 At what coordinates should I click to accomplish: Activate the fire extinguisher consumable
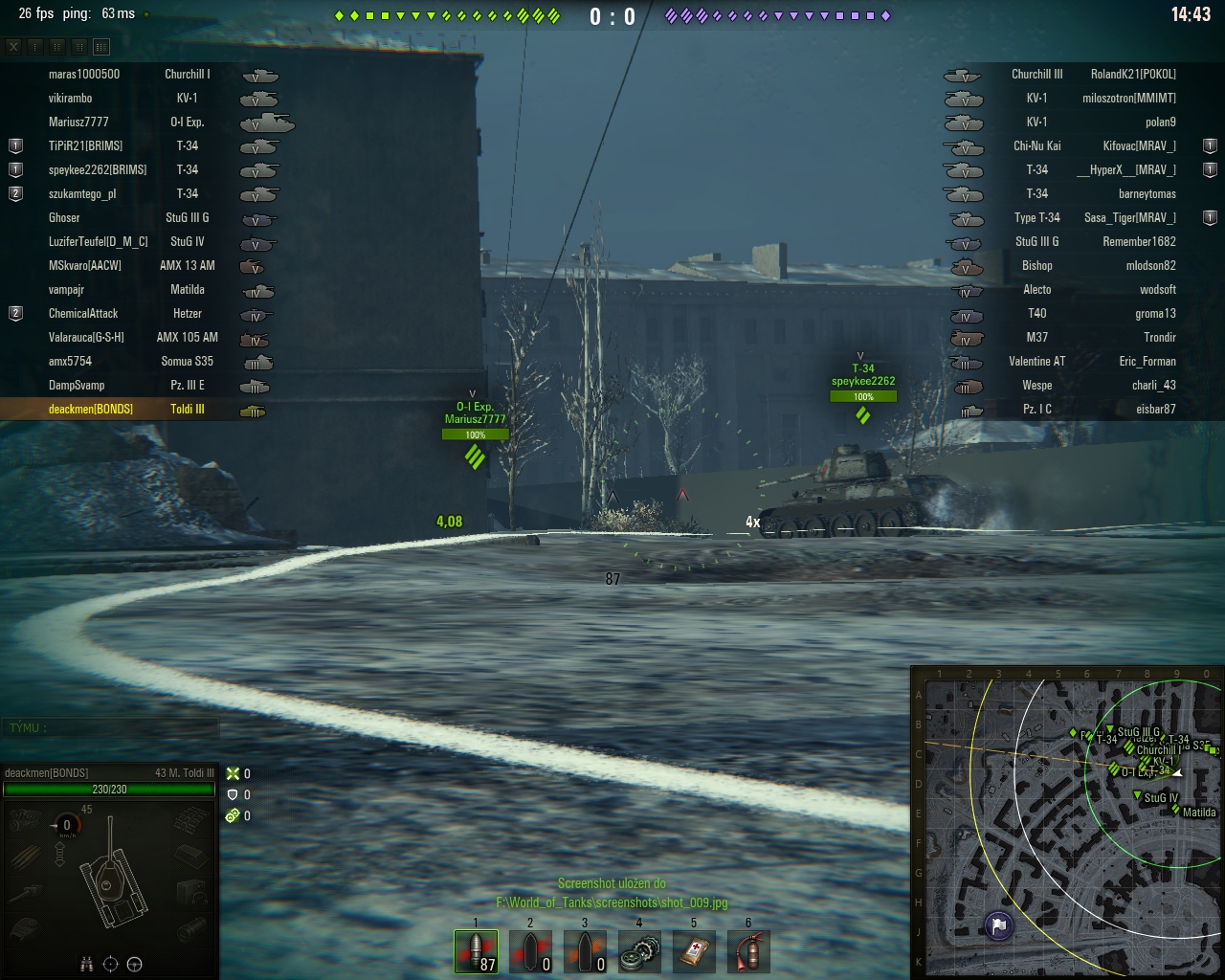tap(748, 951)
